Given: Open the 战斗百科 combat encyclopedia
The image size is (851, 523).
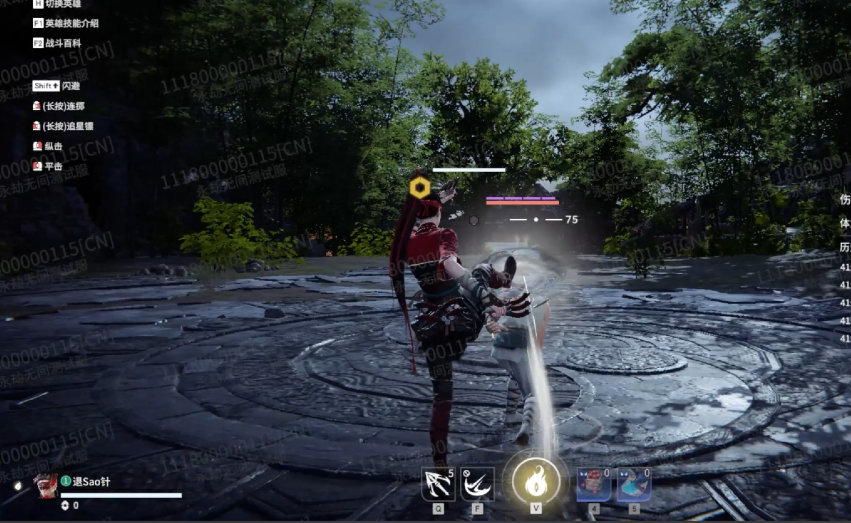Looking at the screenshot, I should (63, 43).
